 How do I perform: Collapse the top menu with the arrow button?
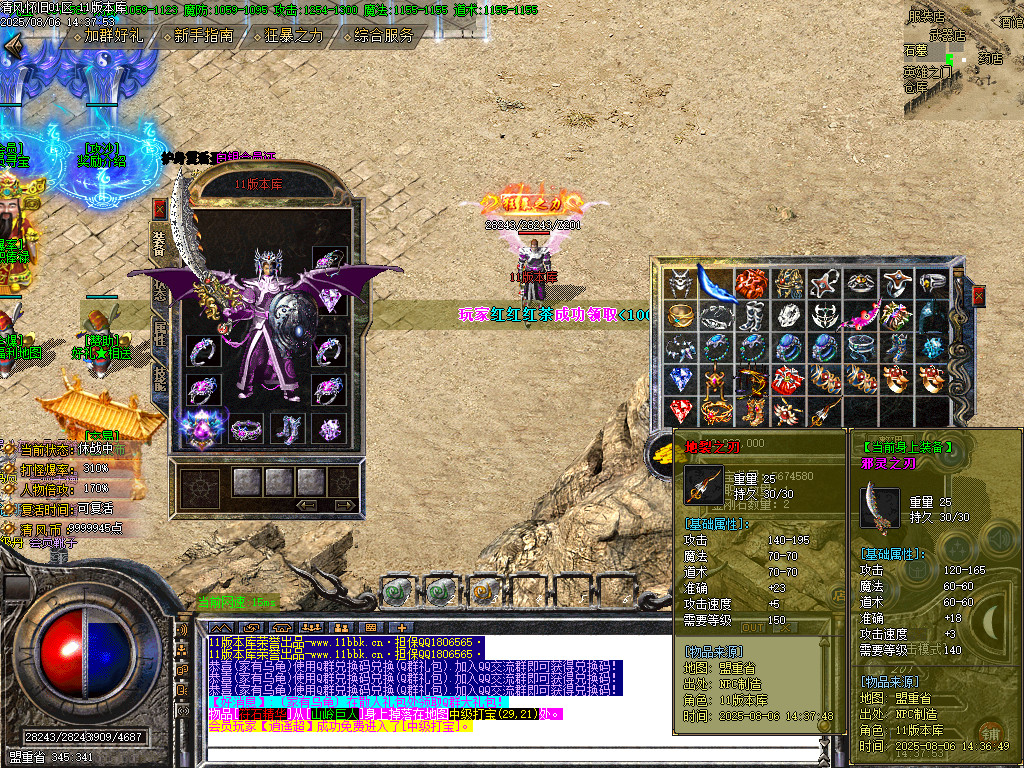point(14,45)
